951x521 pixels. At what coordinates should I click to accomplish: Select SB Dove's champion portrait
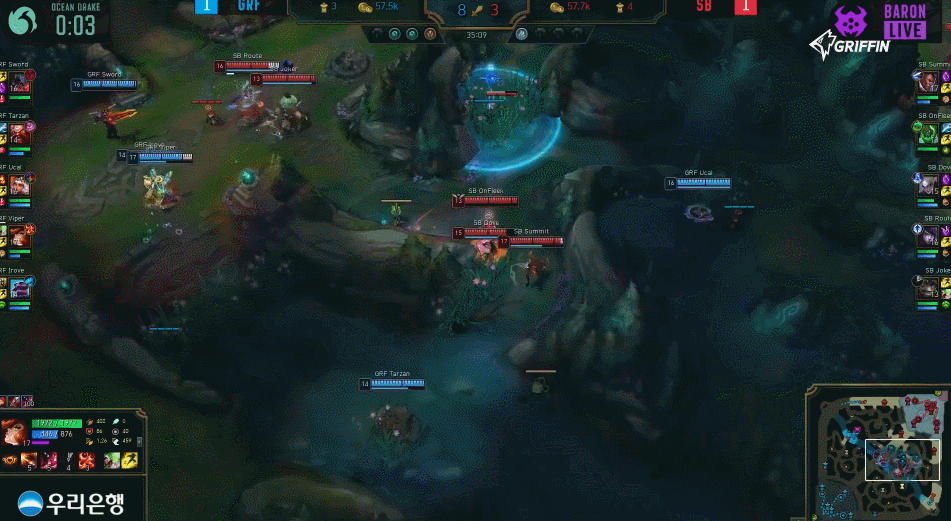tap(929, 186)
